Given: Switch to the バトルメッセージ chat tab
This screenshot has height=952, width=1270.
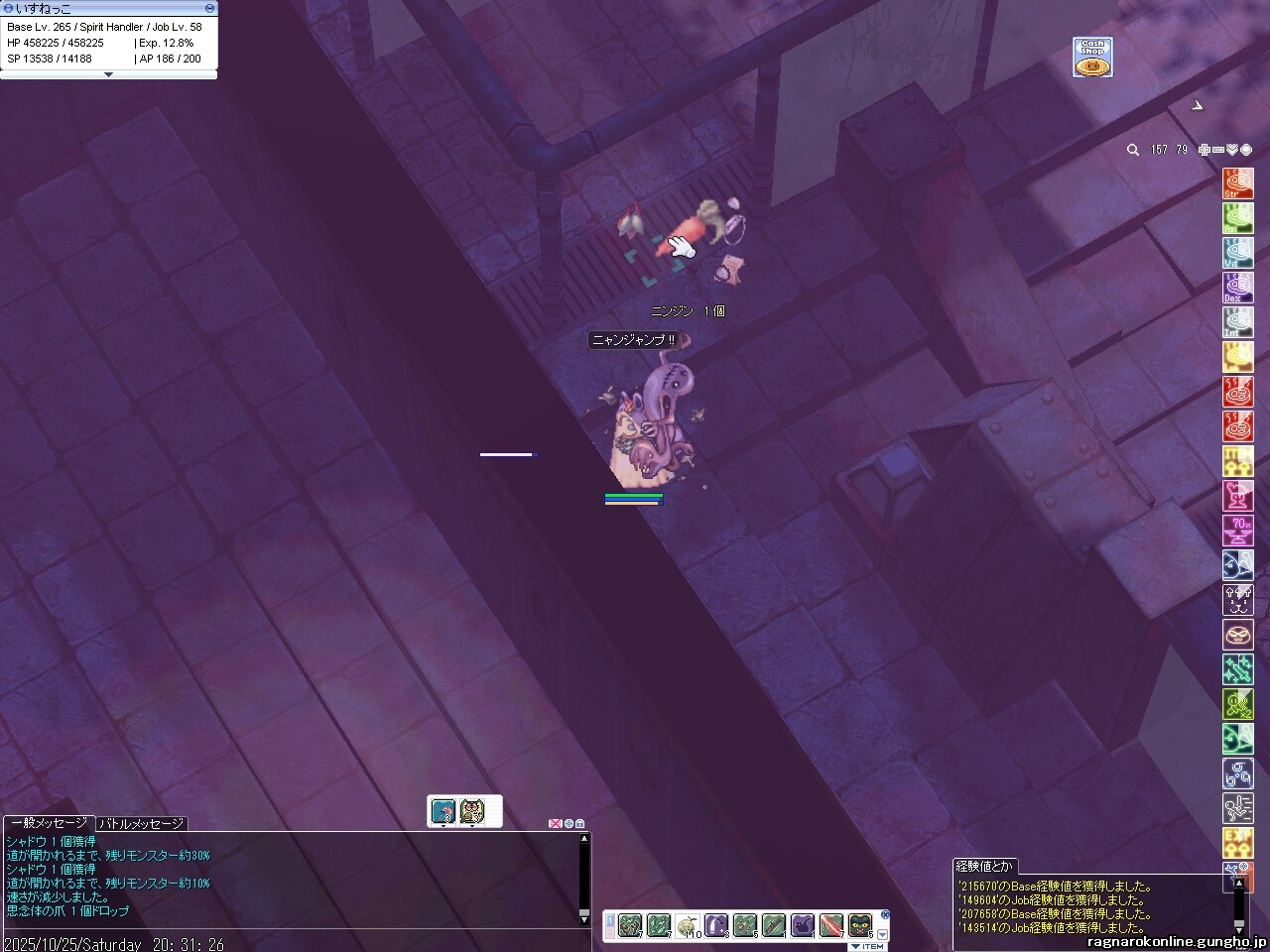Looking at the screenshot, I should tap(141, 824).
